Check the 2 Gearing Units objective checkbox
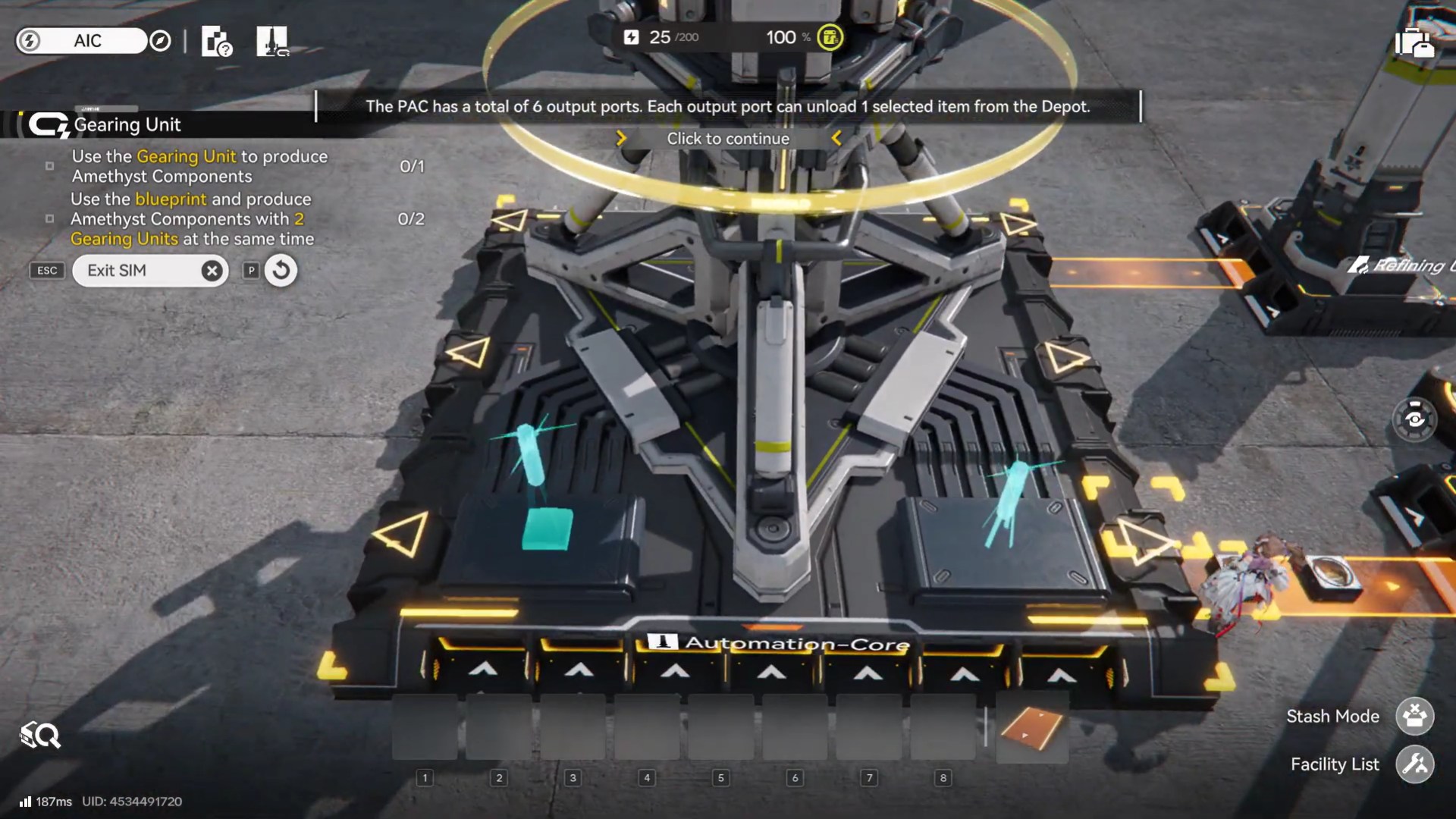The height and width of the screenshot is (819, 1456). click(51, 219)
